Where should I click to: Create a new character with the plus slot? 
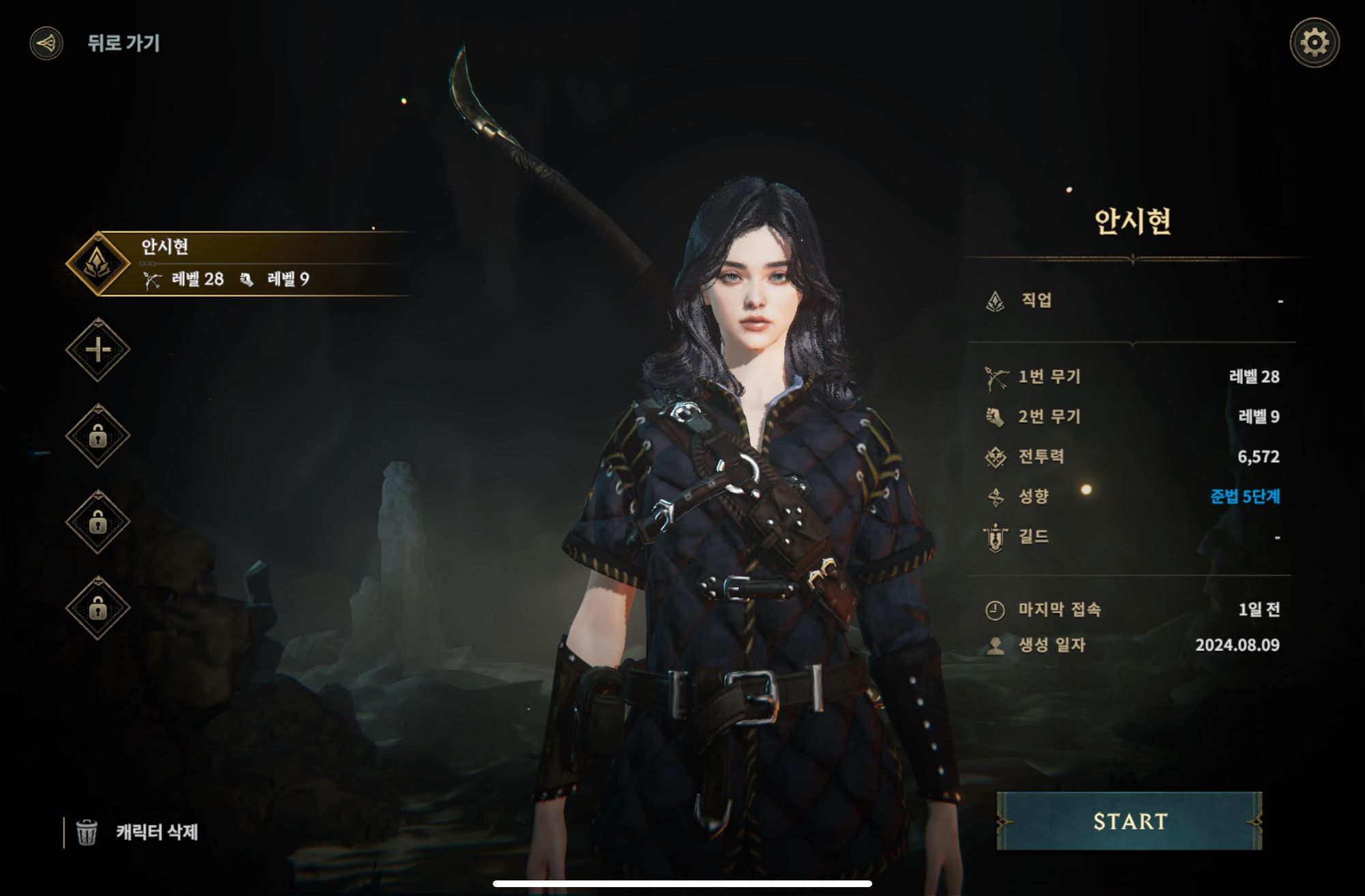(x=98, y=350)
